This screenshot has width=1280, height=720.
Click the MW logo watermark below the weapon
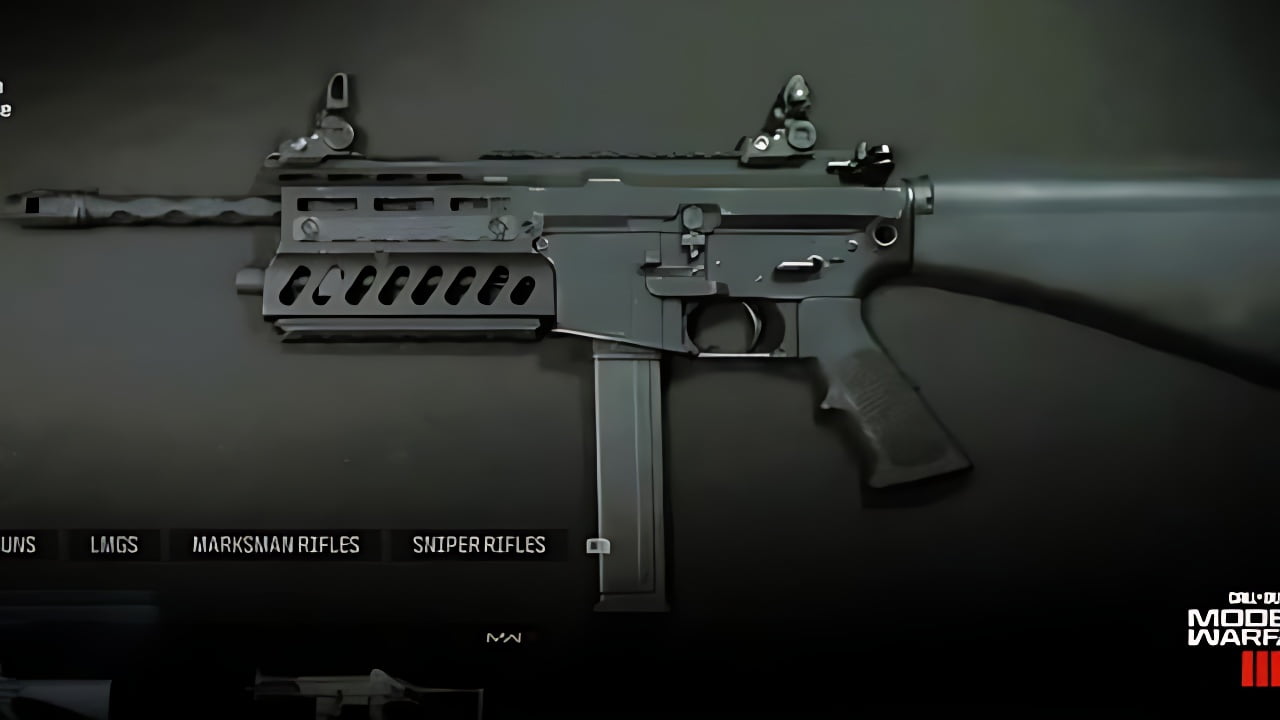(503, 638)
